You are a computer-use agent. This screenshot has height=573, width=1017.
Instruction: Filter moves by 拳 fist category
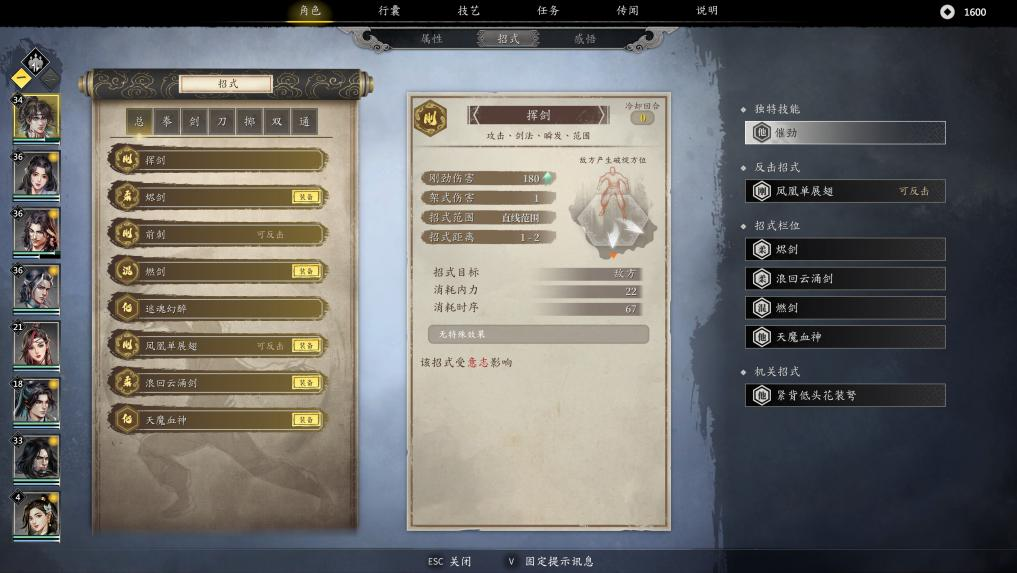pos(167,122)
